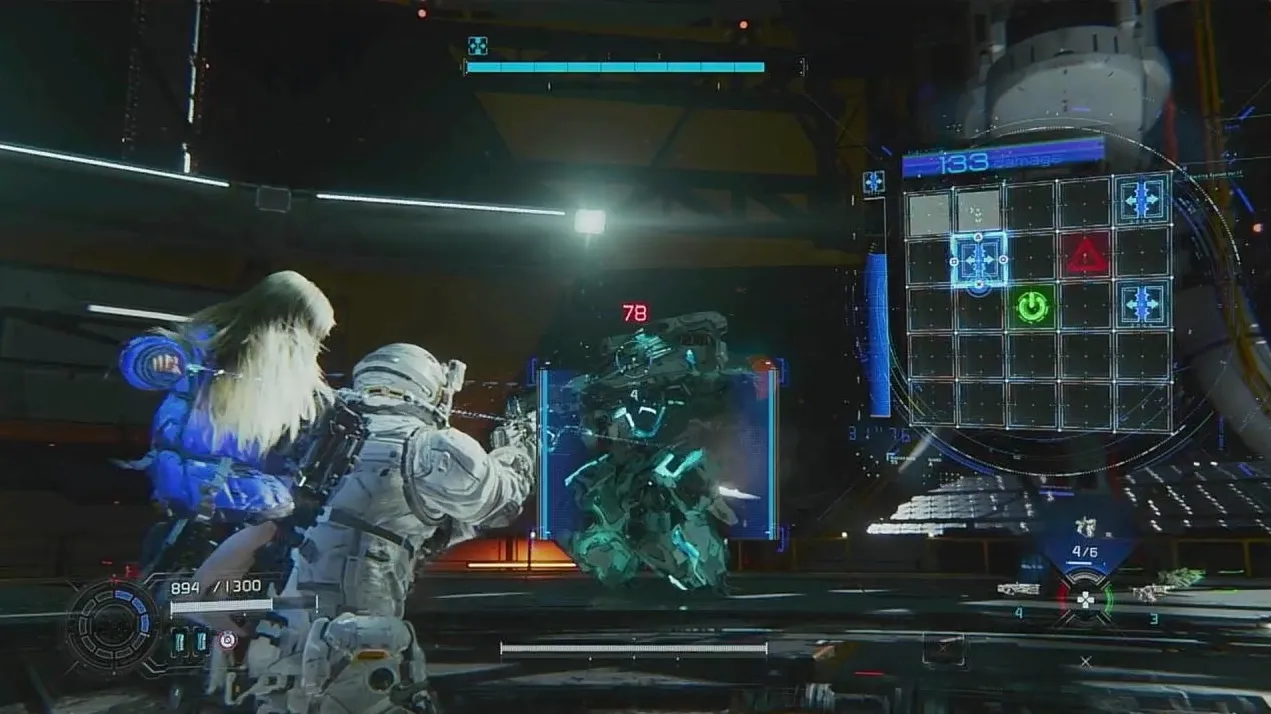Click the red warning triangle tile
Screen dimensions: 1271x714
point(1086,257)
